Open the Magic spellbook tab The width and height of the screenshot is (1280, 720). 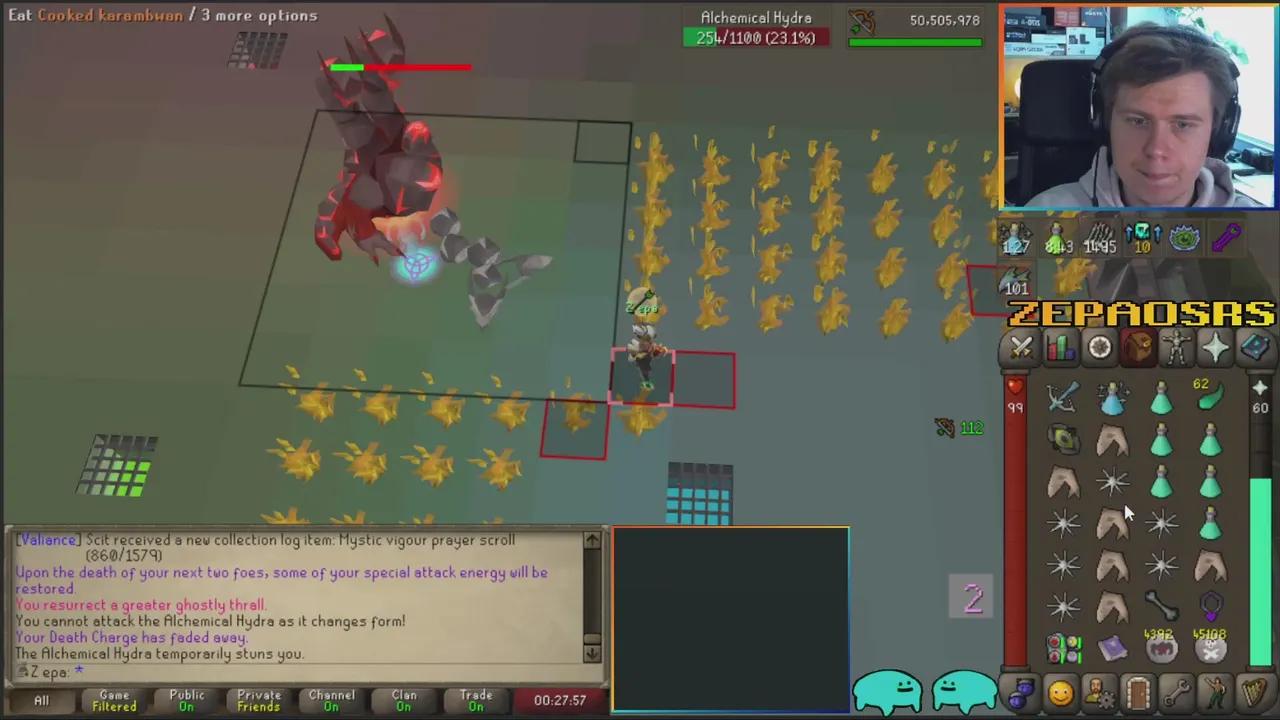click(x=1256, y=347)
